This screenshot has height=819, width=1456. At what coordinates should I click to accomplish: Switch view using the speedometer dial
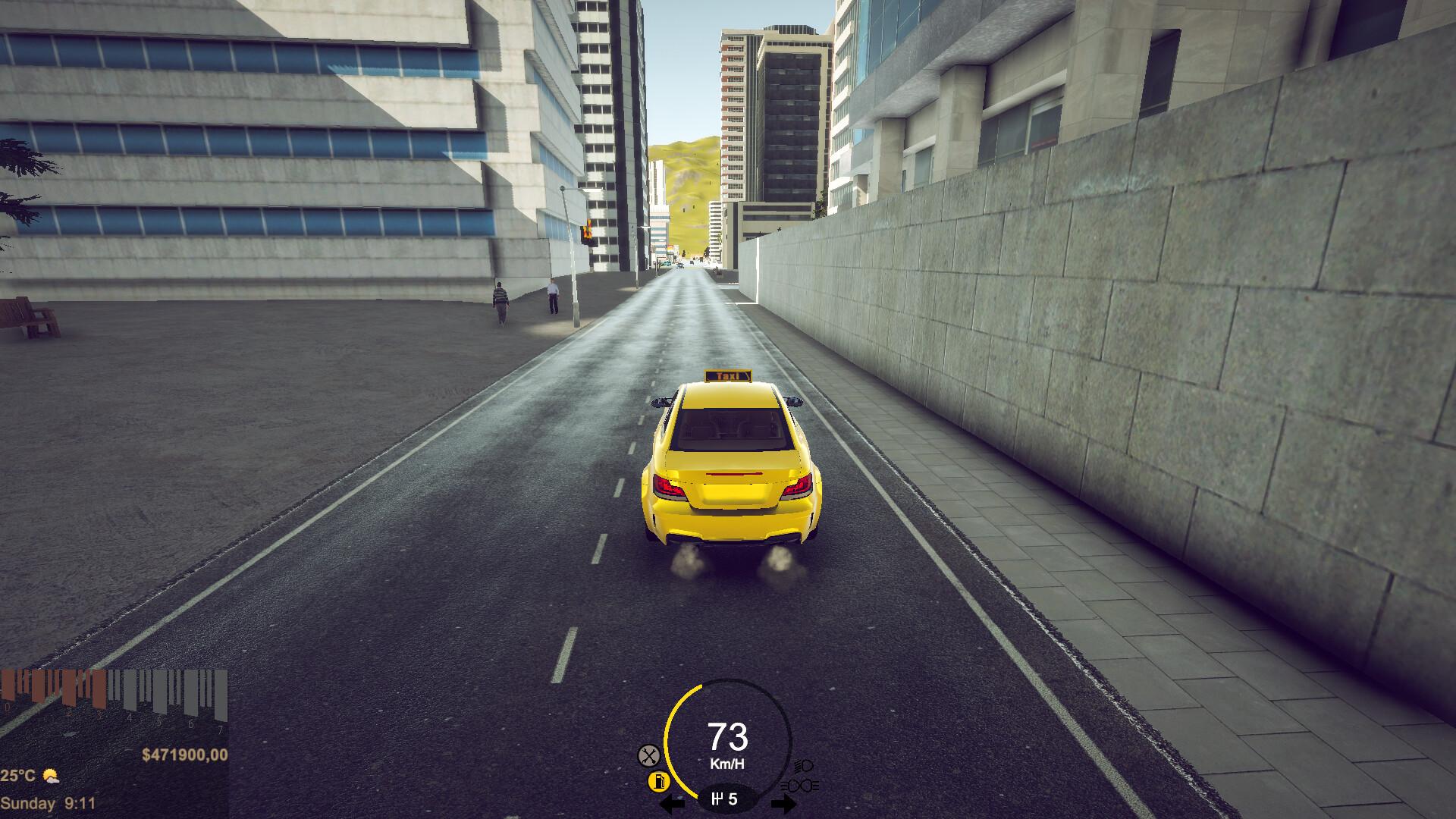coord(728,739)
